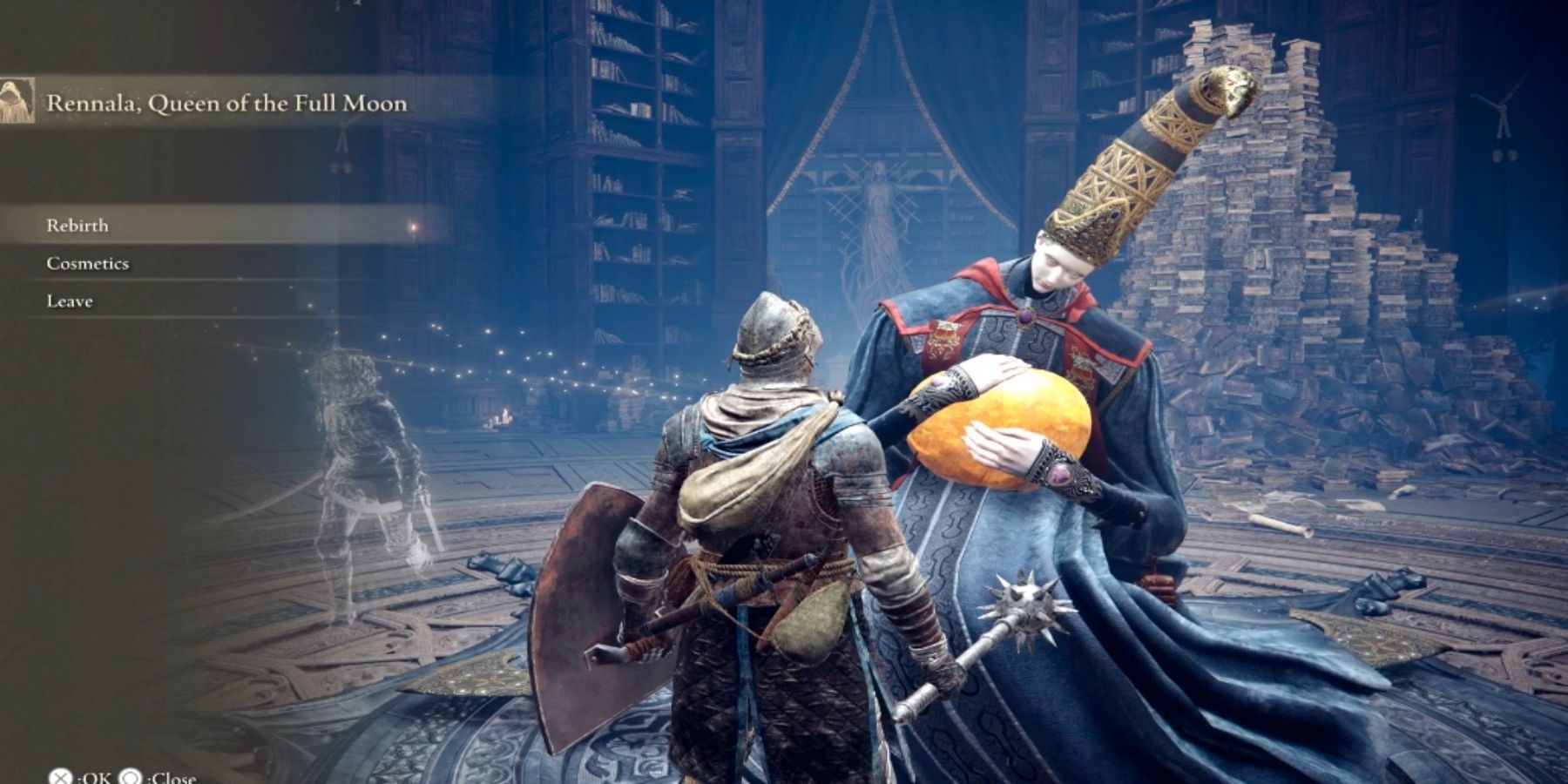The image size is (1568, 784).
Task: Open the Cosmetics menu
Action: point(87,263)
